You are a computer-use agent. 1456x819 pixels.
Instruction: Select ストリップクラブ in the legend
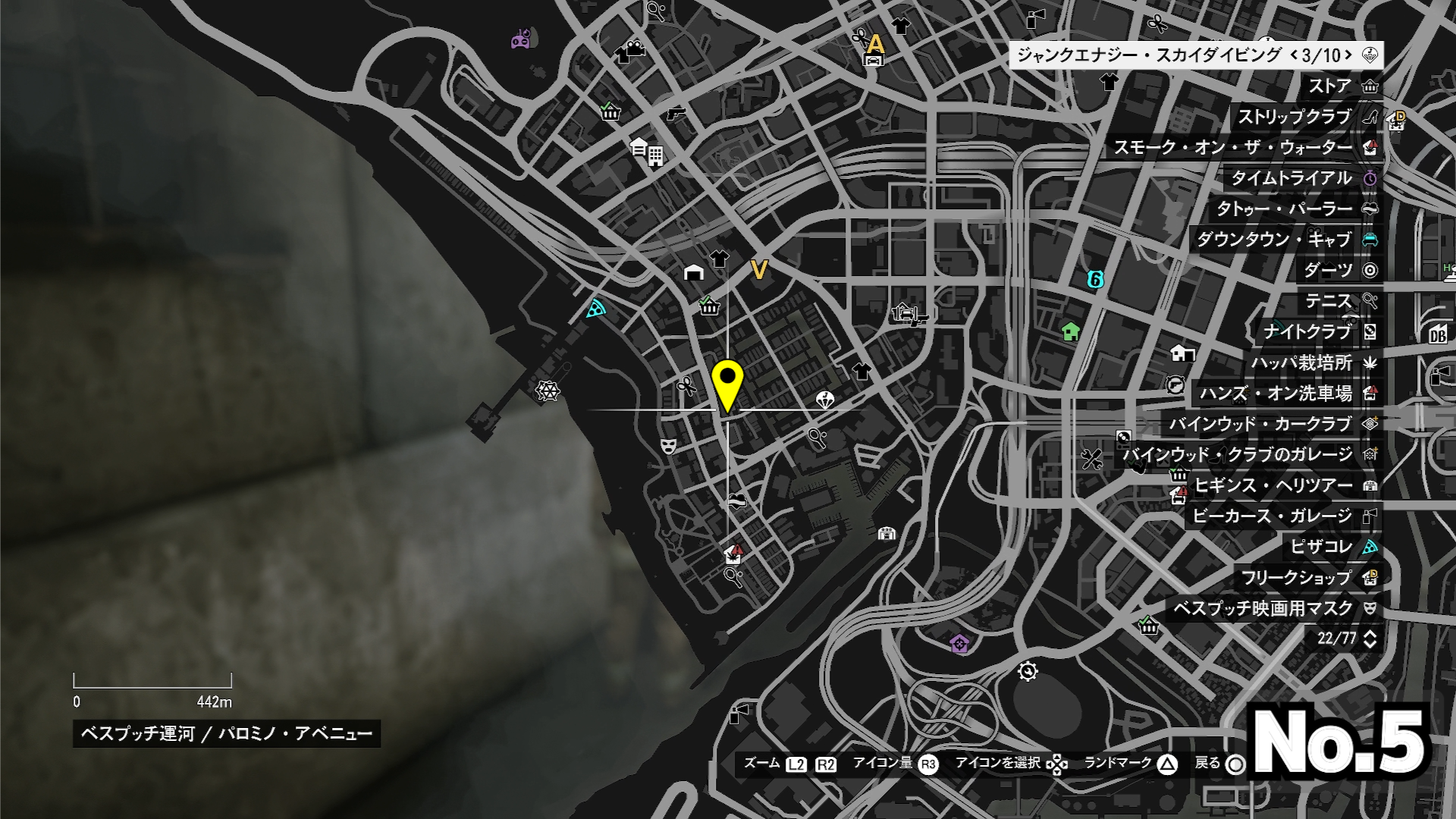click(x=1306, y=117)
